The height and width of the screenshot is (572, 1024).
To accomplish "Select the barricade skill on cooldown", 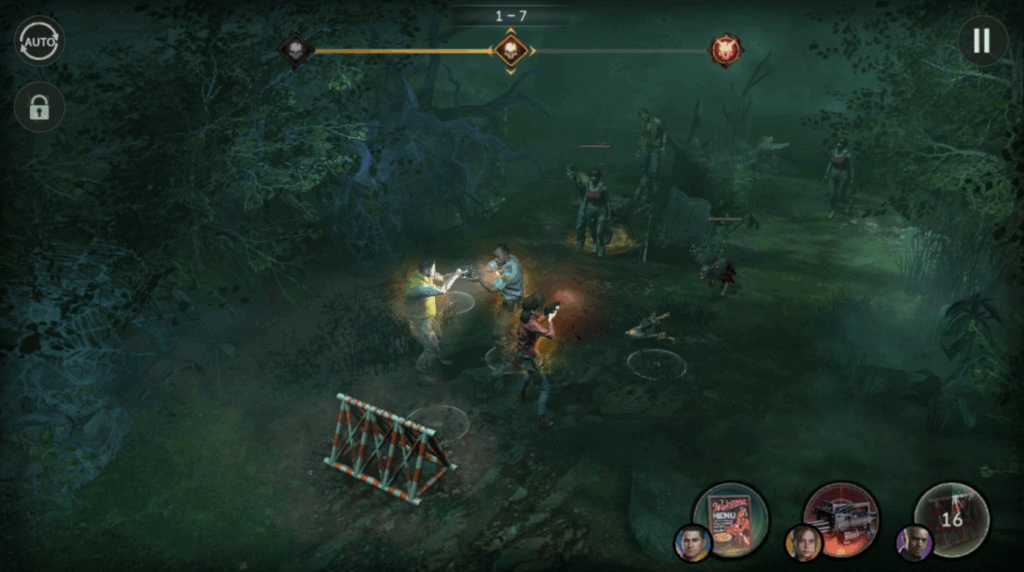I will [951, 518].
